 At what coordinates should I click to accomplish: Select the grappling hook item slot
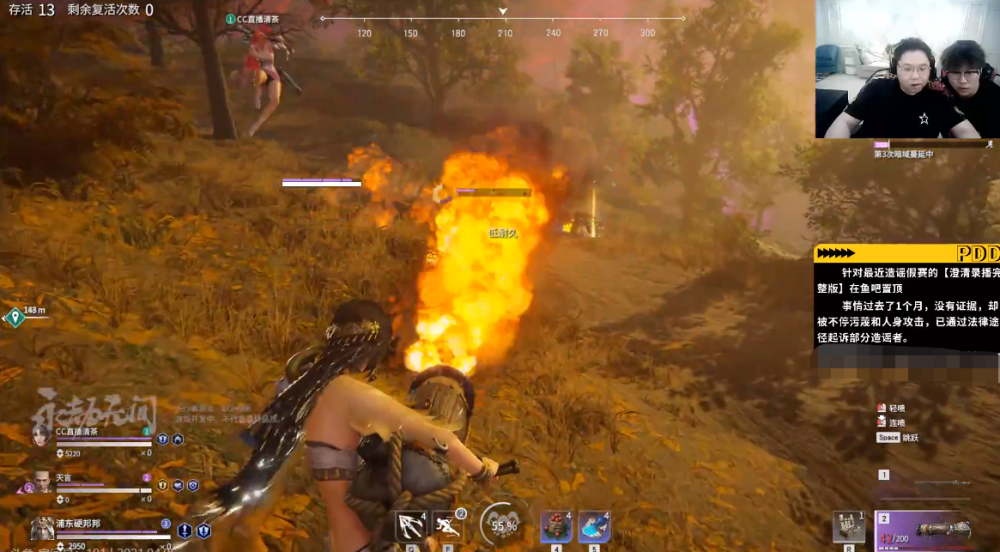click(411, 525)
